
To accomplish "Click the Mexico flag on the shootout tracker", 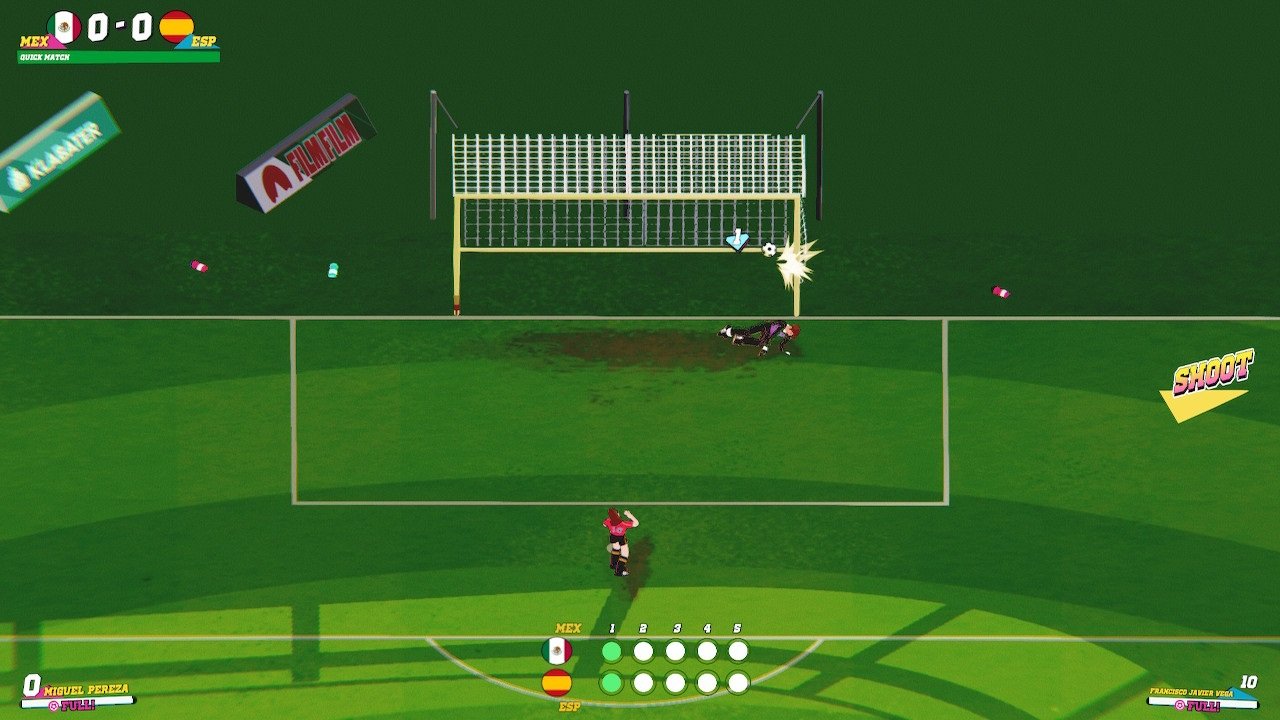I will pos(558,651).
